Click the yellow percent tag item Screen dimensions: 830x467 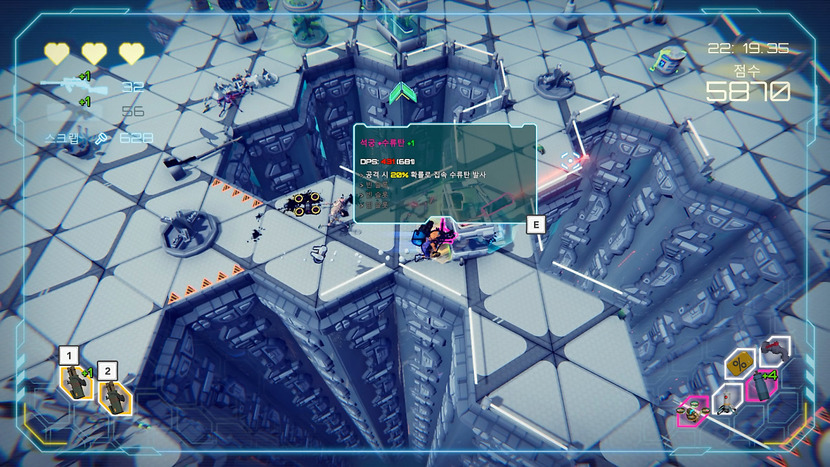[x=741, y=364]
